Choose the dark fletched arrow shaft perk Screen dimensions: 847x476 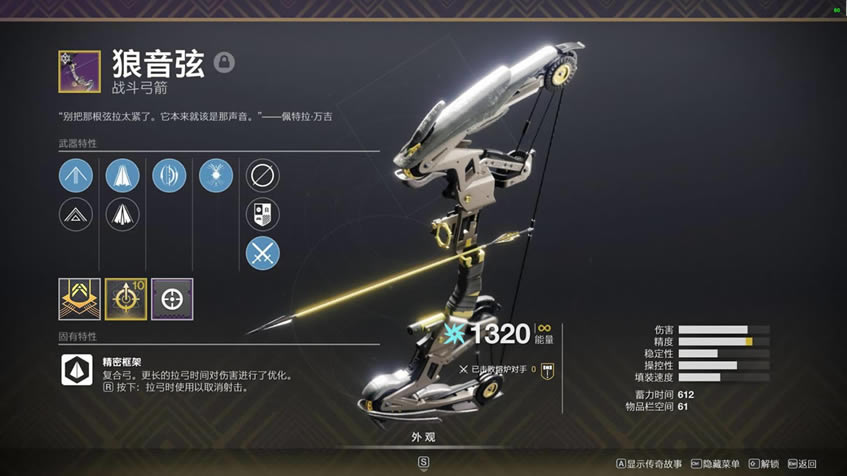[x=122, y=214]
